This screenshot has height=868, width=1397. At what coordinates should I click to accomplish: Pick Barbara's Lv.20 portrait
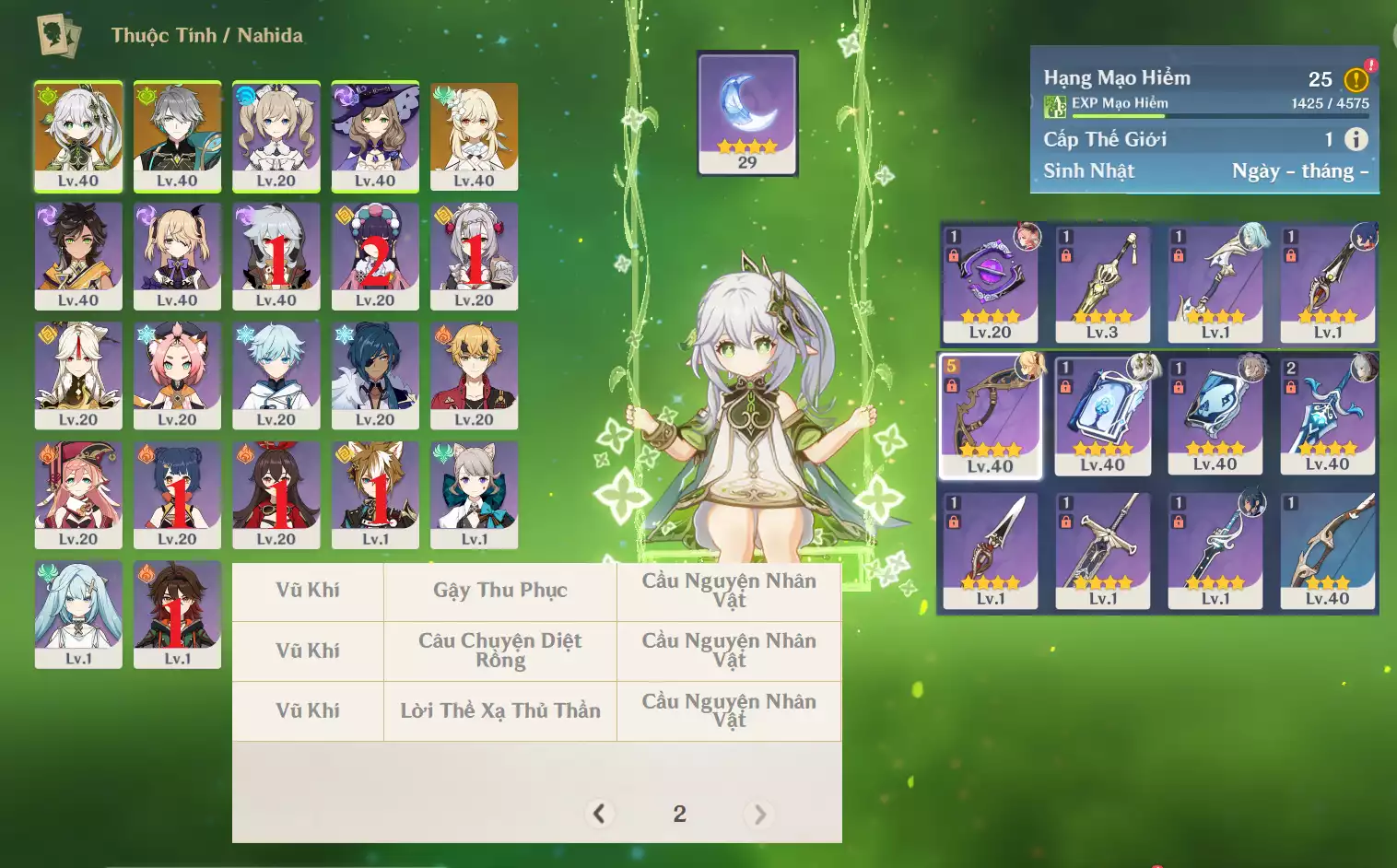276,135
